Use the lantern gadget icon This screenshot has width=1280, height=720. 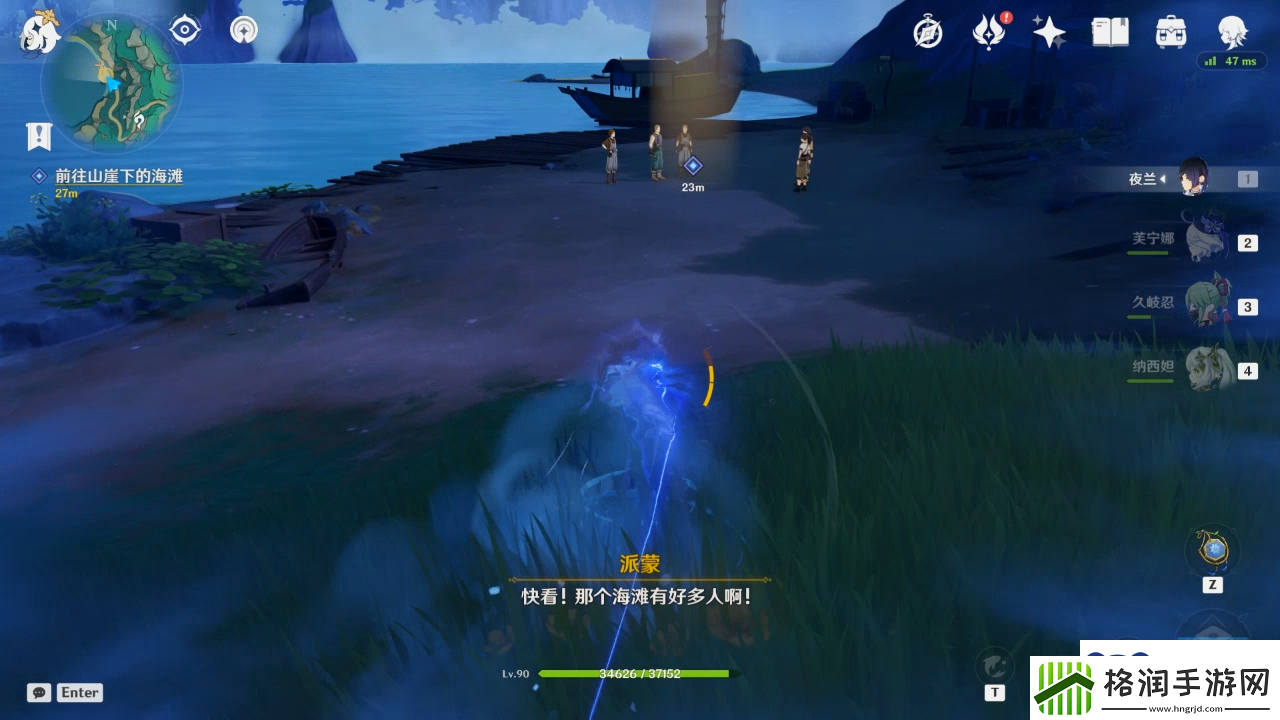coord(1212,550)
